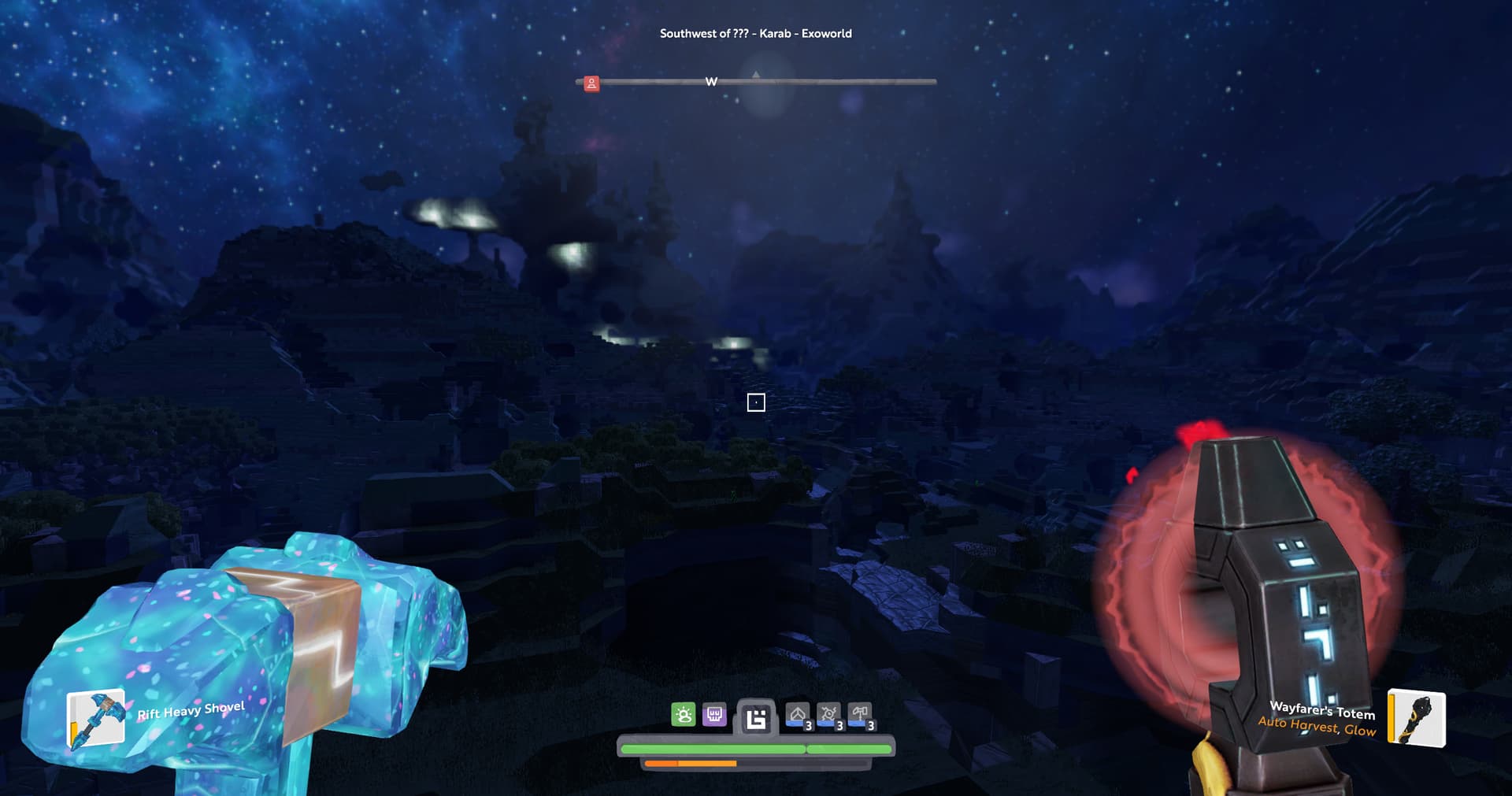
Task: Click the hammer buff icon
Action: [860, 715]
